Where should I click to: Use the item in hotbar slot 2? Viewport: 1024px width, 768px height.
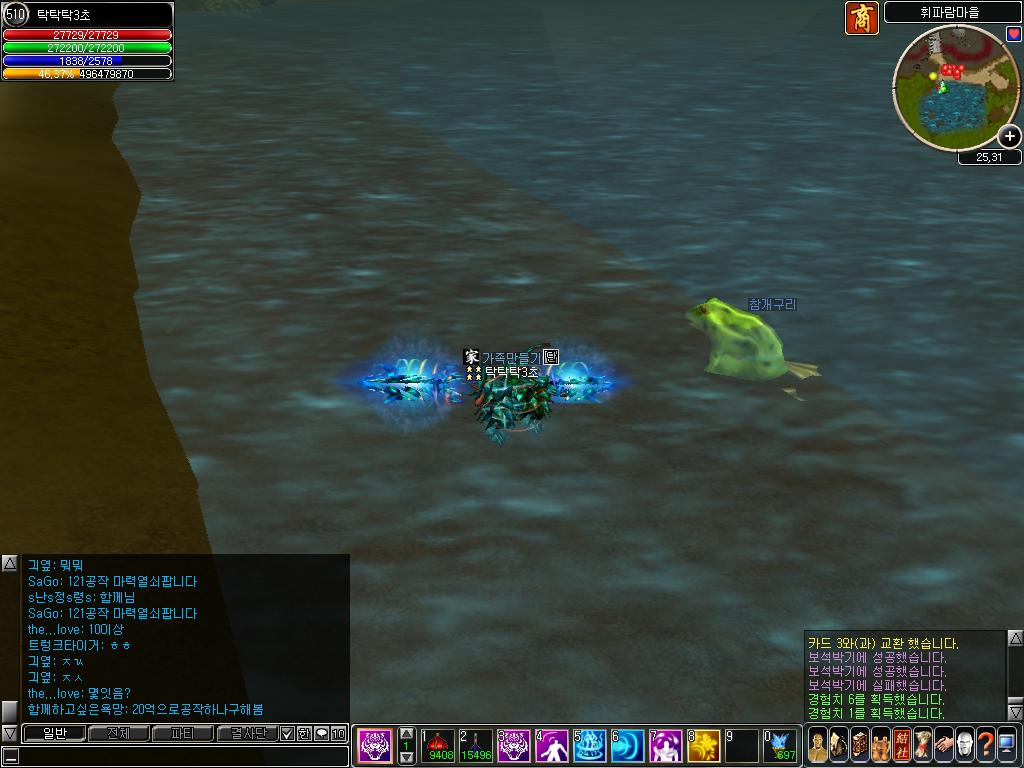(x=475, y=745)
